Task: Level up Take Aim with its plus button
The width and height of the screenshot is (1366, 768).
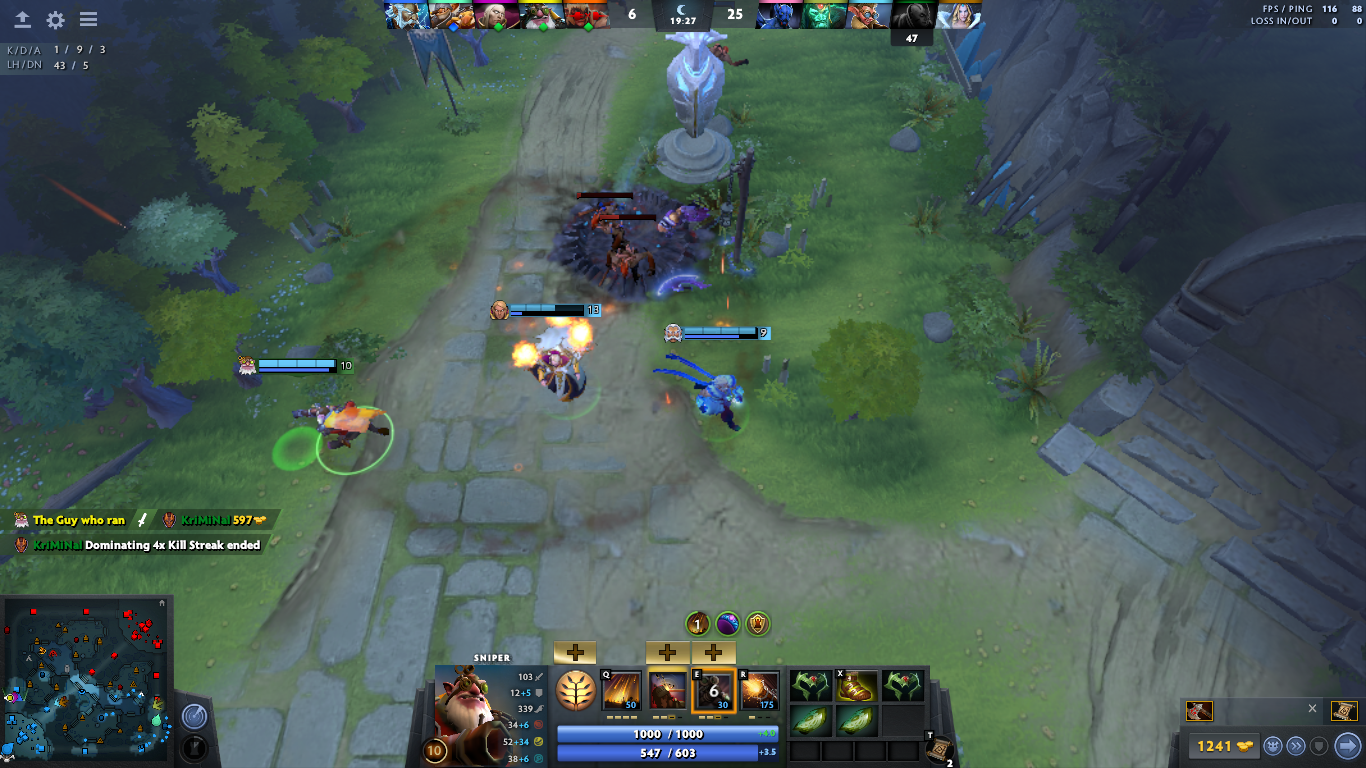Action: (x=714, y=653)
